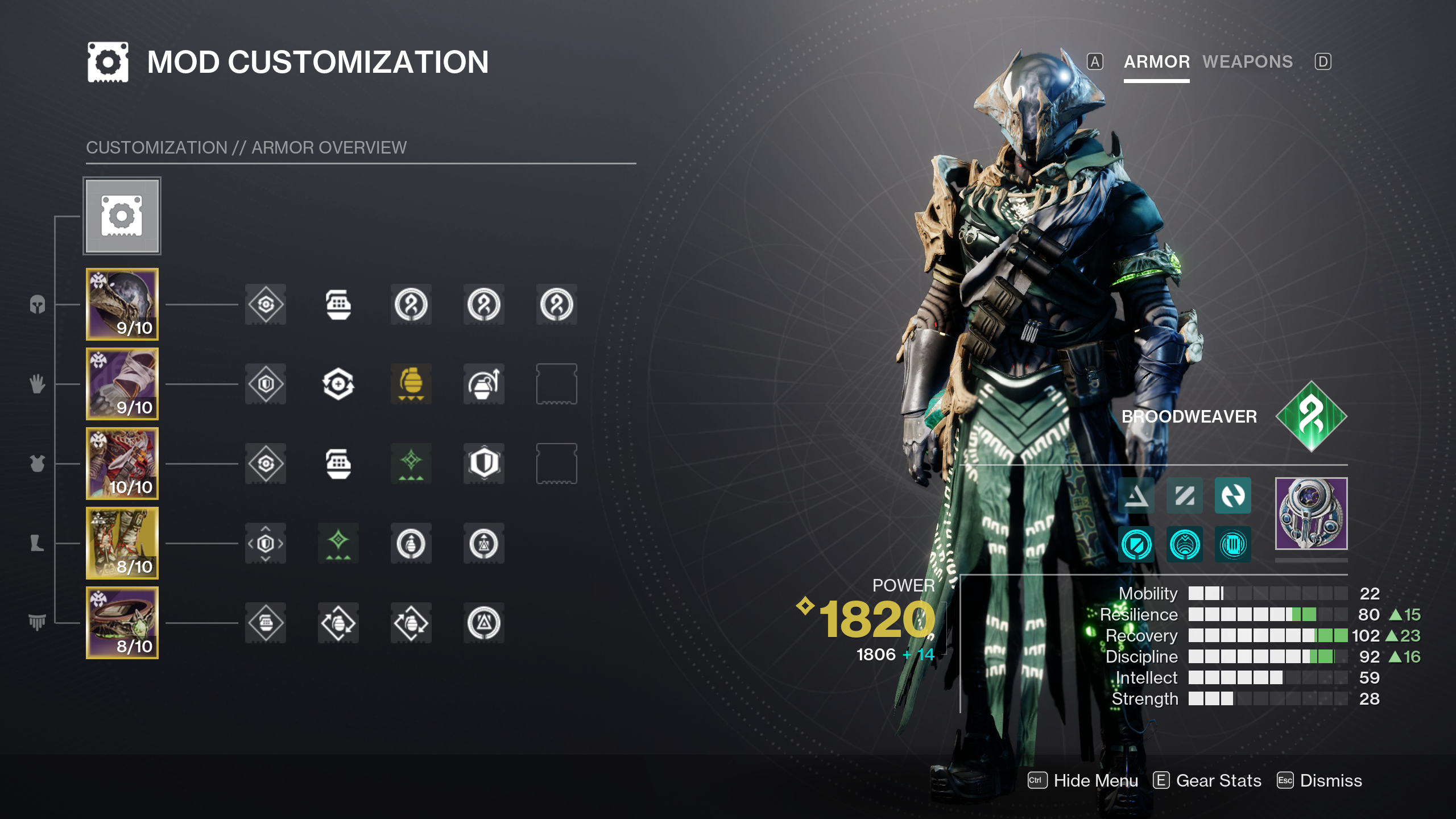Select the gauntlets slot icon in the sidebar
This screenshot has height=819, width=1456.
tap(122, 385)
